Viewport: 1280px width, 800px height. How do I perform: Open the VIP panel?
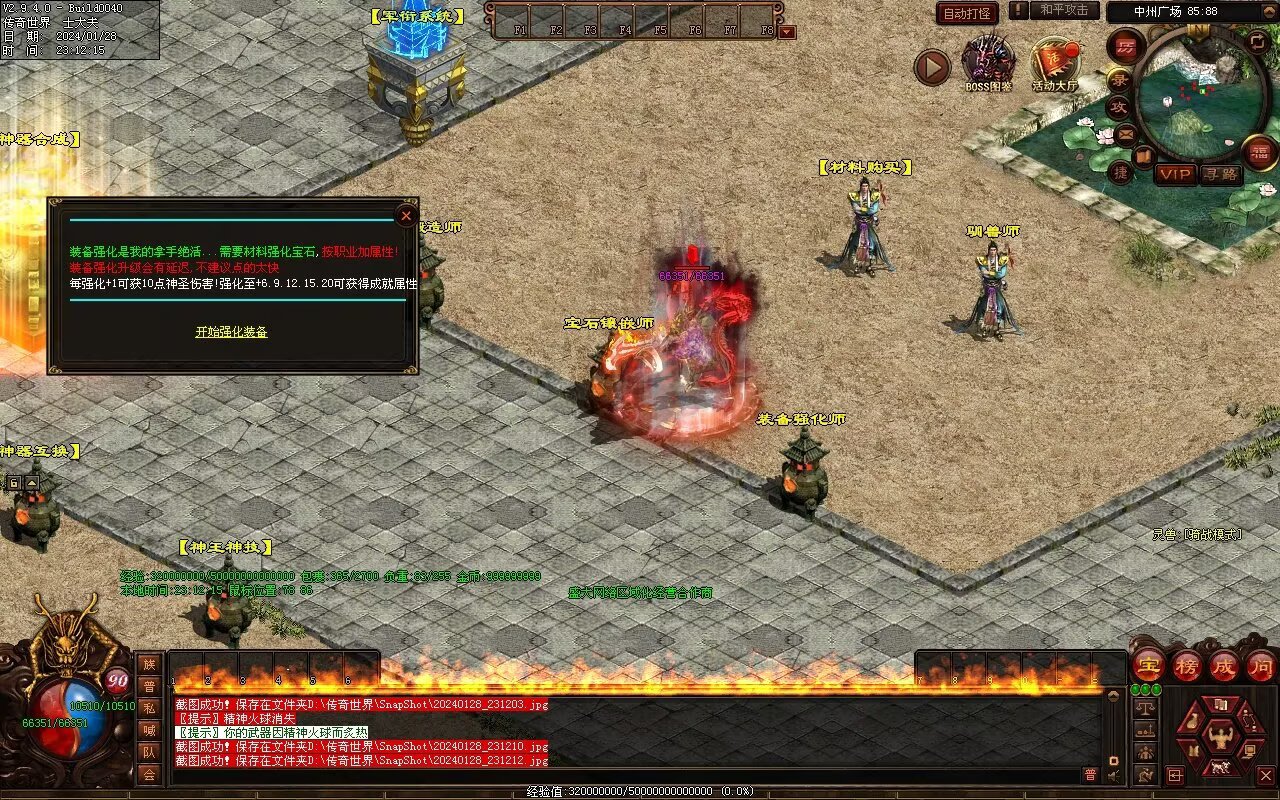(1175, 174)
